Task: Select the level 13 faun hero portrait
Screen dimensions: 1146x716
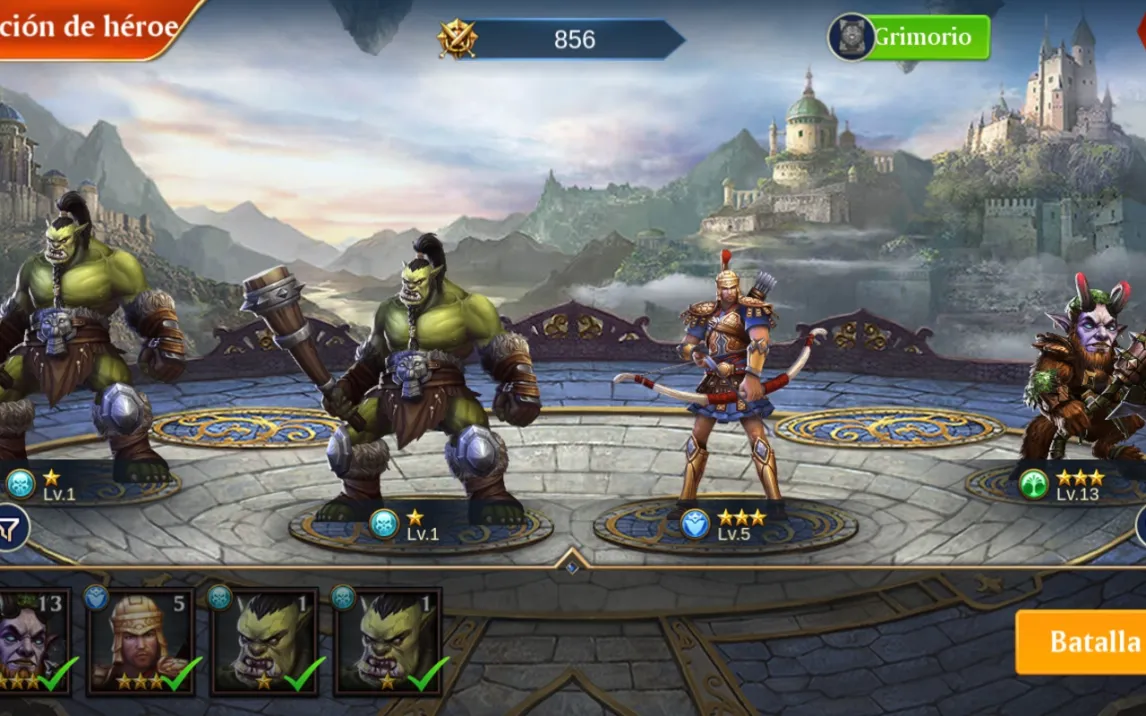Action: 32,641
